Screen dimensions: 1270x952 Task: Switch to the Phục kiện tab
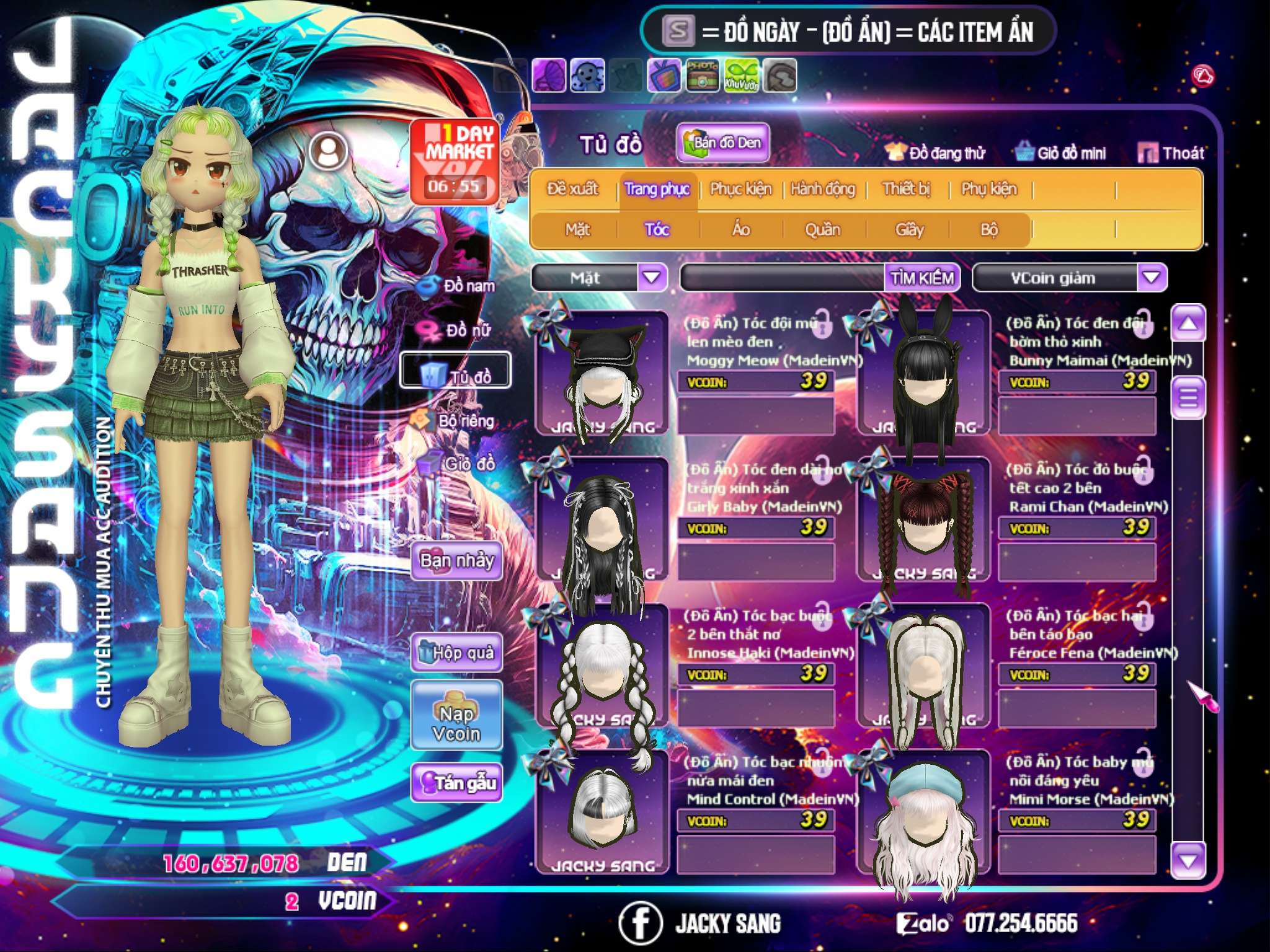pos(740,189)
